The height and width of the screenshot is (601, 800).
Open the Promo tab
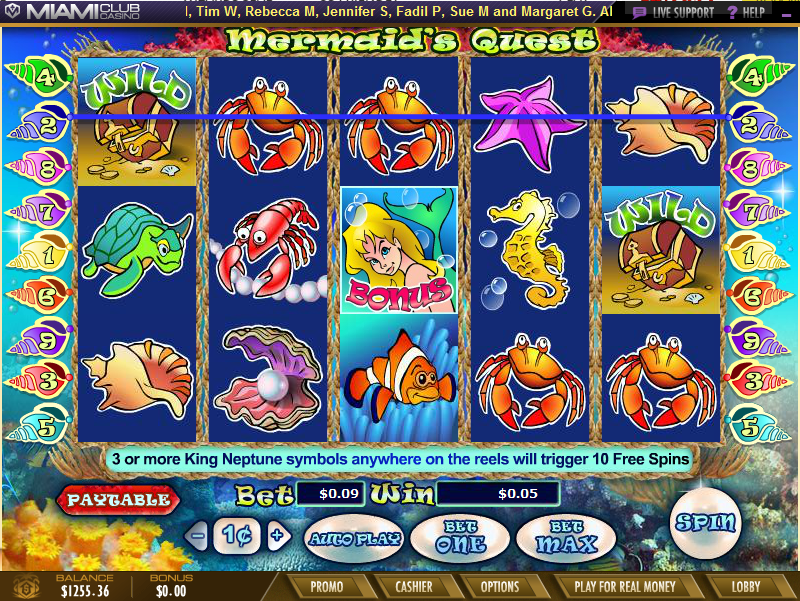point(327,587)
